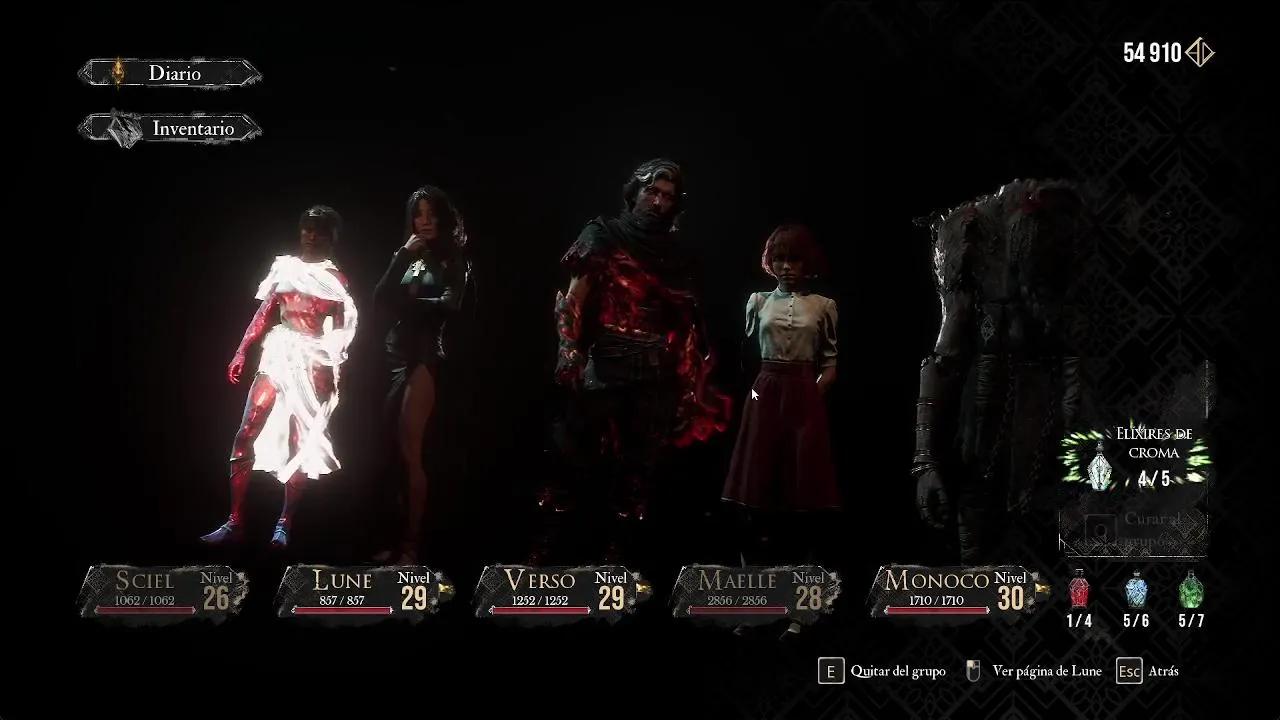
Task: Open the Inventario menu
Action: (170, 129)
